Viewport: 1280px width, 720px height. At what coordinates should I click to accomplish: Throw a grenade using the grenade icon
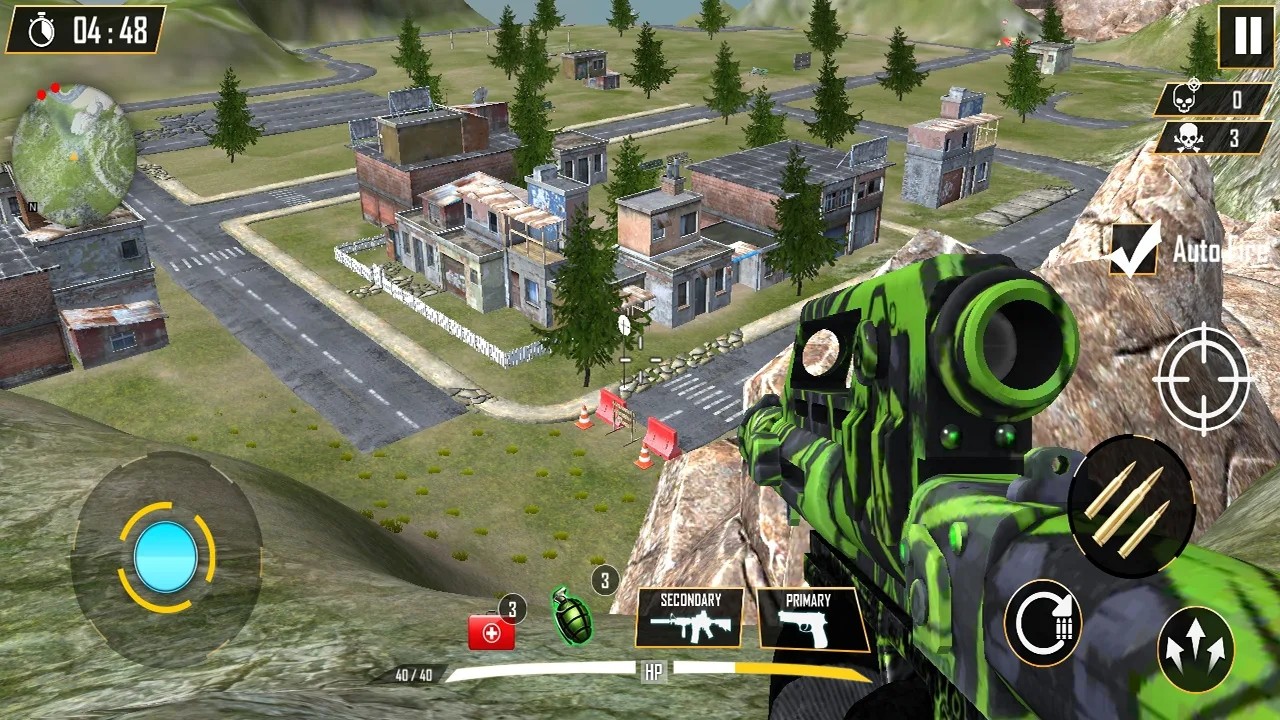click(572, 617)
